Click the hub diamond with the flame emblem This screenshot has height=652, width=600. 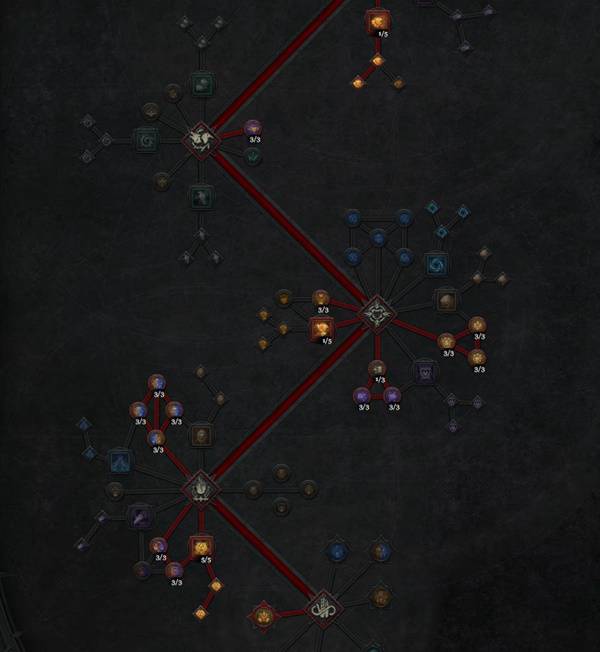click(200, 488)
